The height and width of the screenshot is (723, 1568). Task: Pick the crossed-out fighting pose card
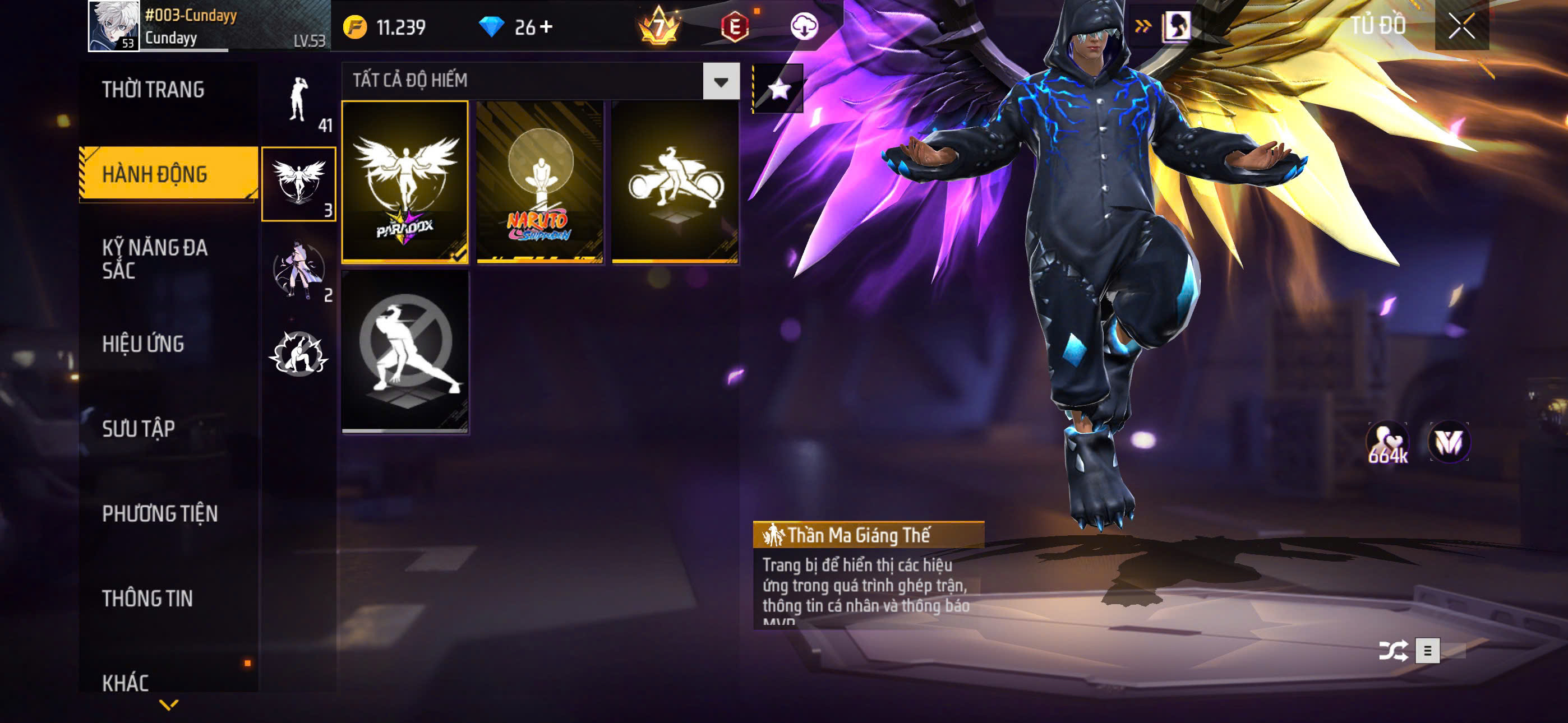(x=405, y=352)
